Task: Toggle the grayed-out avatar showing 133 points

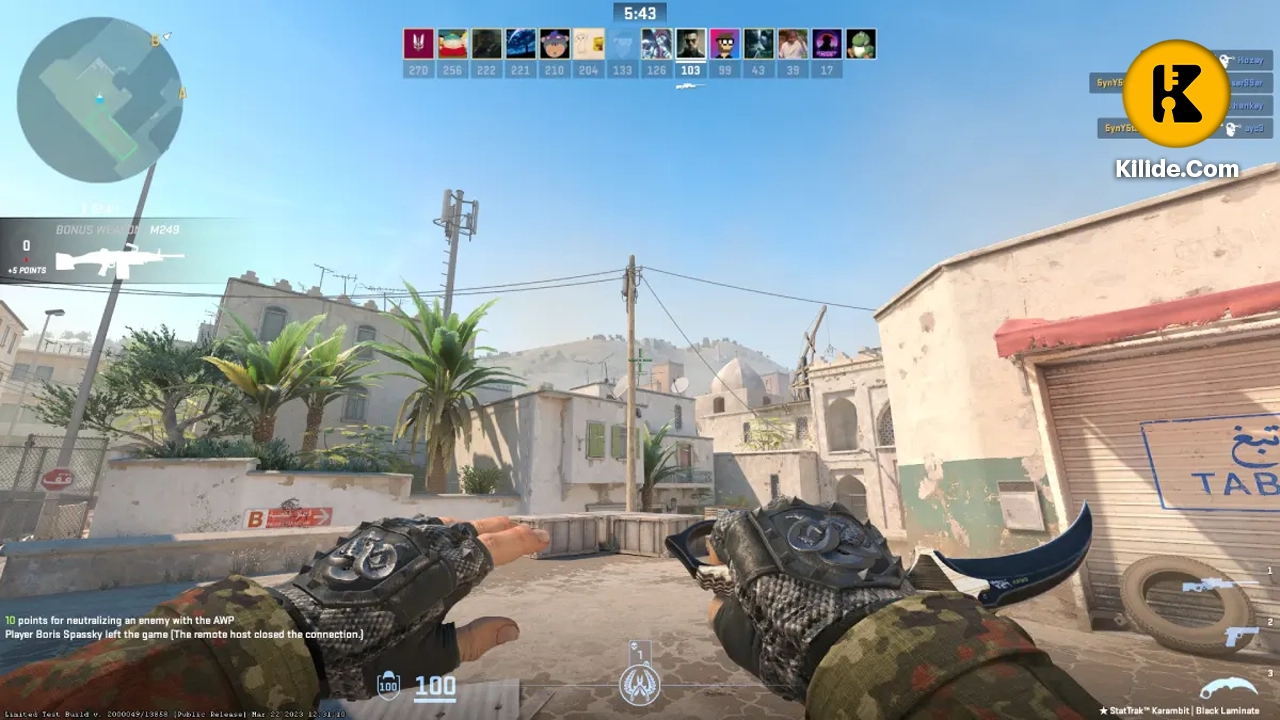Action: pos(621,45)
